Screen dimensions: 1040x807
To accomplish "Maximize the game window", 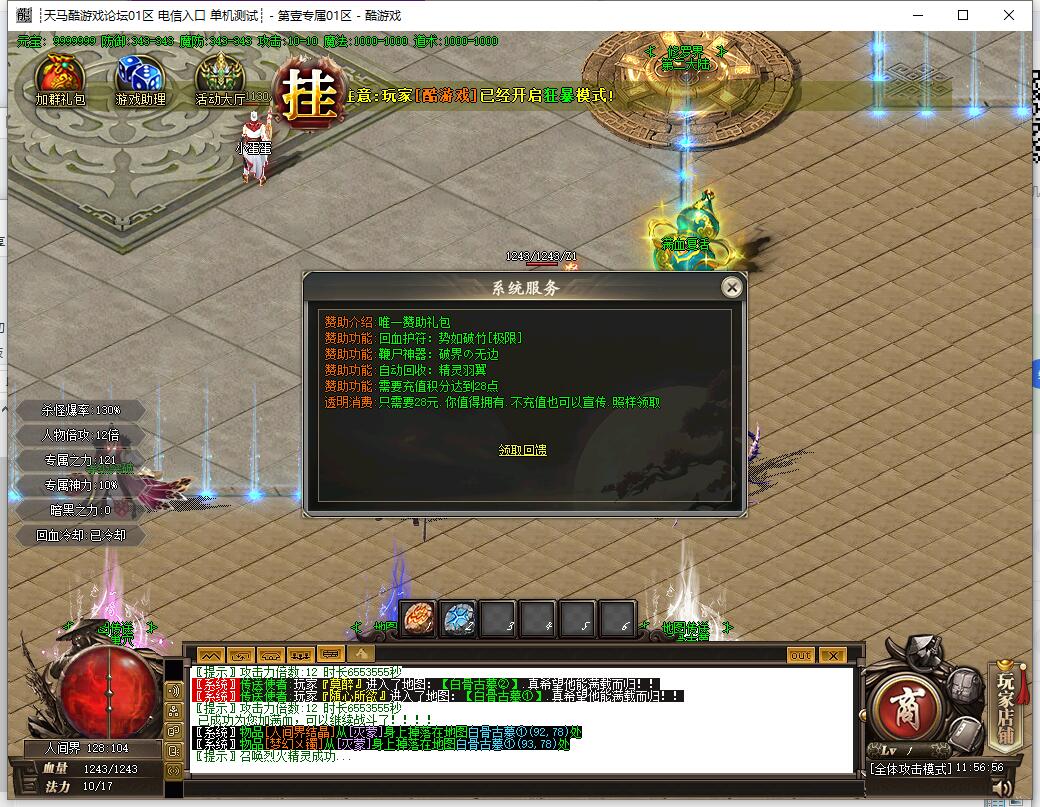I will click(963, 15).
